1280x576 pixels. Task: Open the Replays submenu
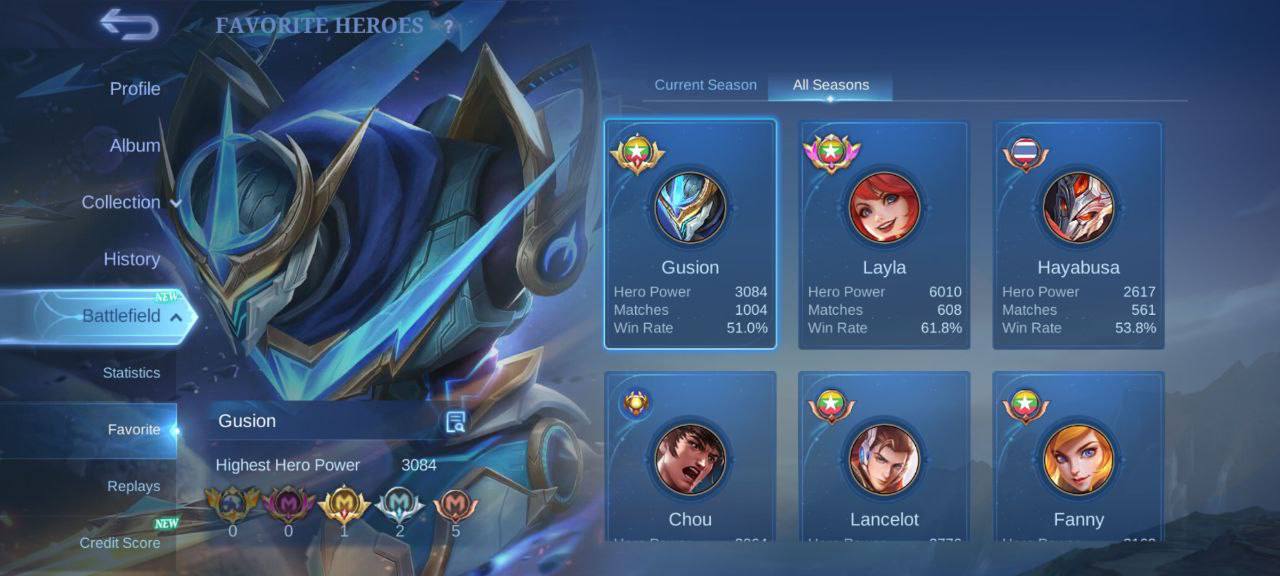[x=134, y=487]
